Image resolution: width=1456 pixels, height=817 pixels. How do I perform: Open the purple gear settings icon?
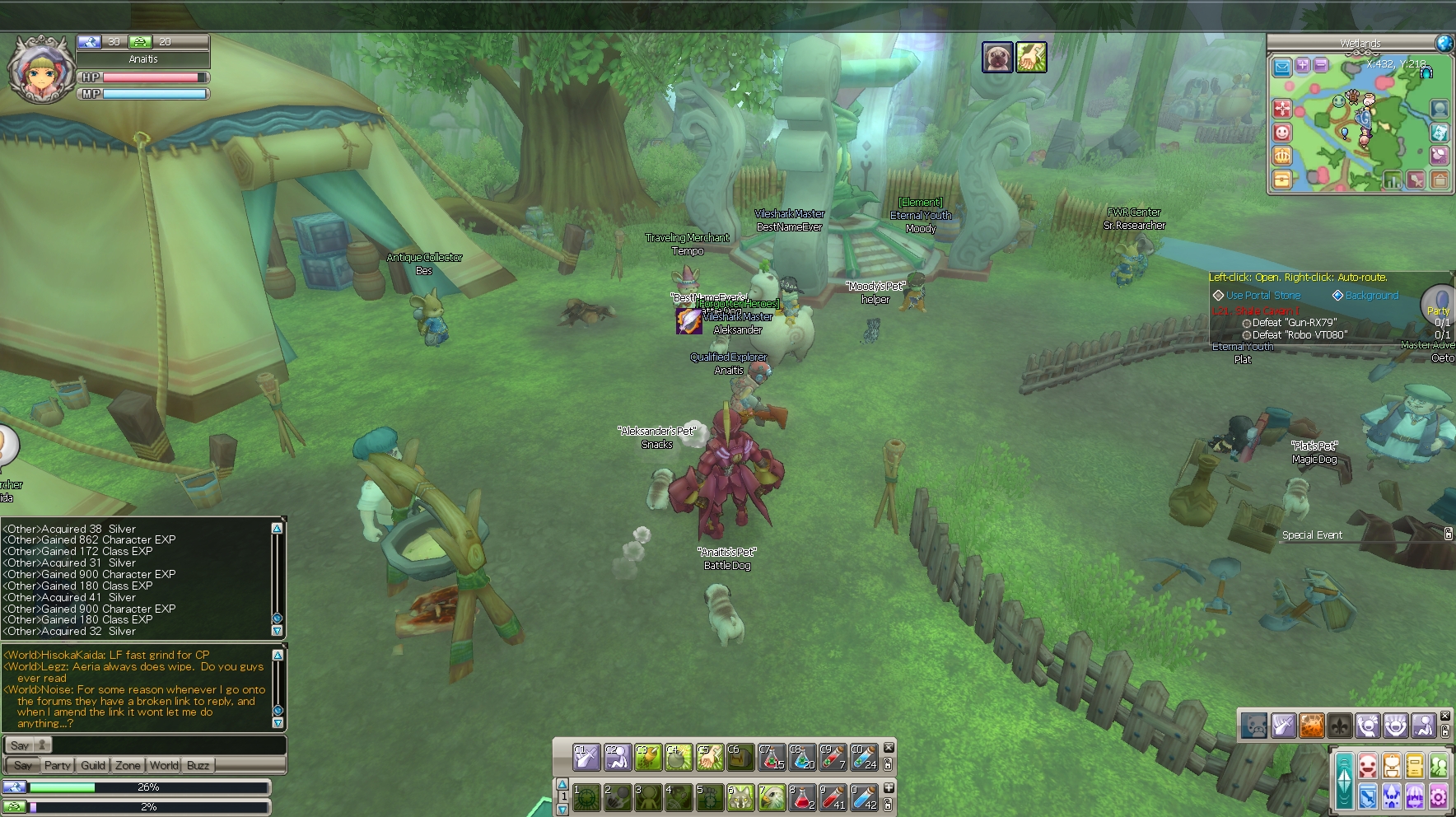pyautogui.click(x=1439, y=796)
